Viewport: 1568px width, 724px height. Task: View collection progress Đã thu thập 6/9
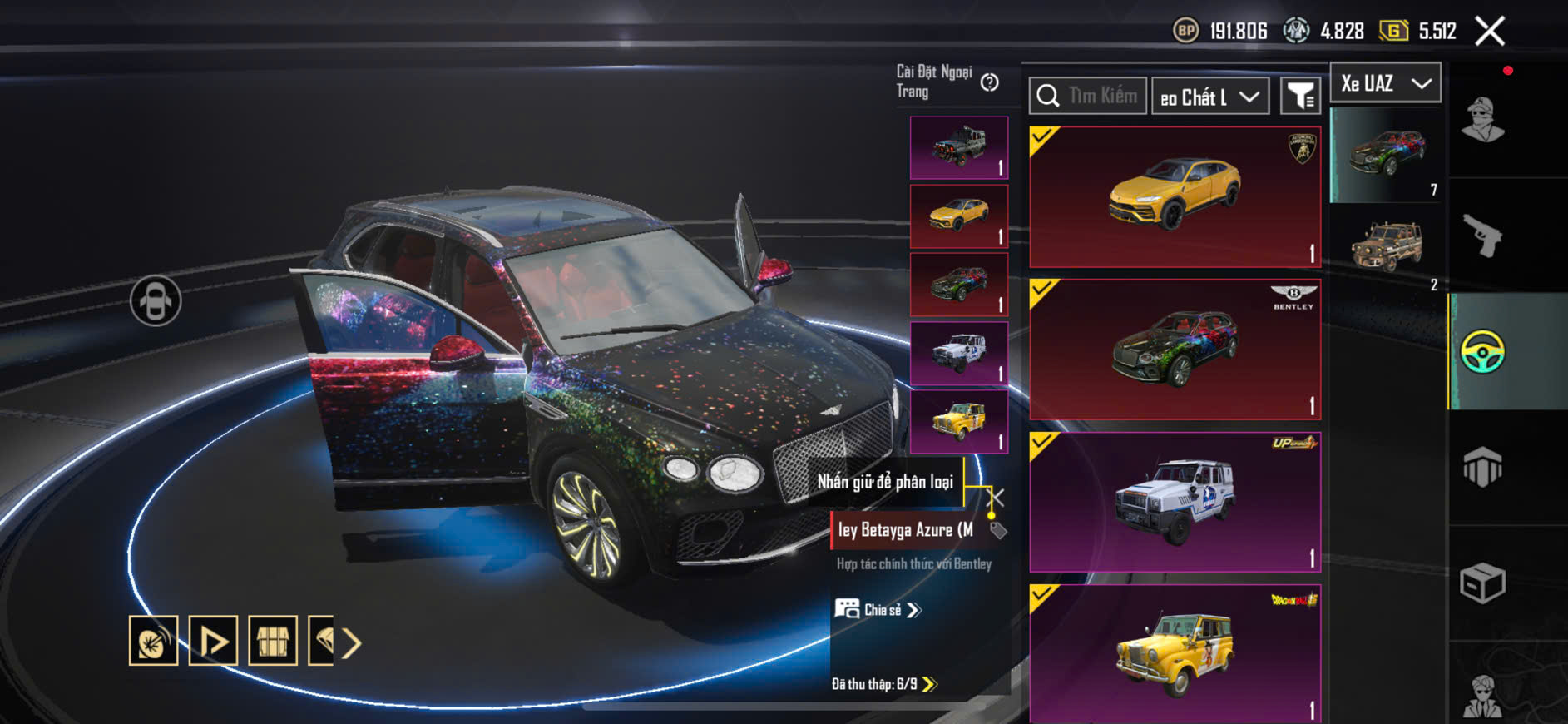click(x=884, y=684)
